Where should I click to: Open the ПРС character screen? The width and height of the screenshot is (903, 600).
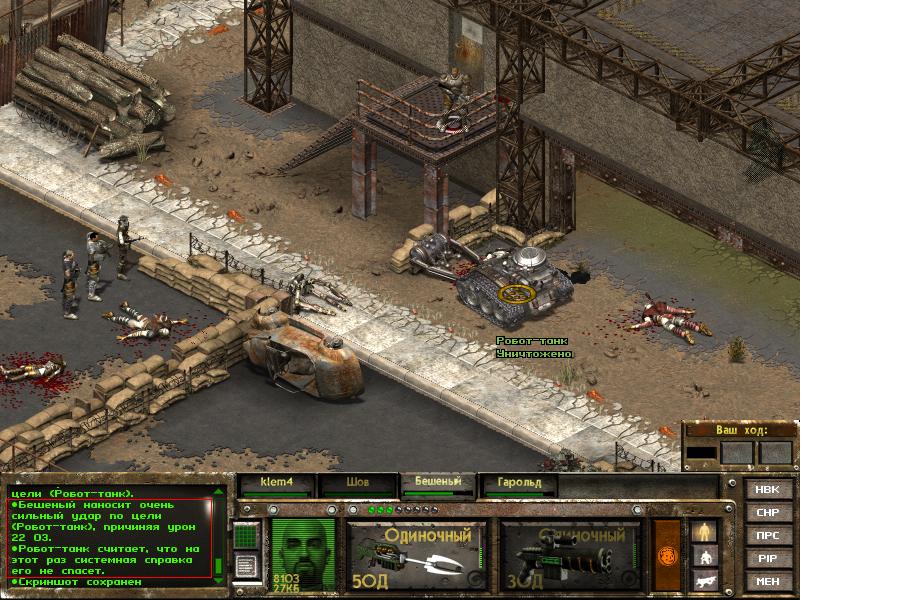pos(768,536)
